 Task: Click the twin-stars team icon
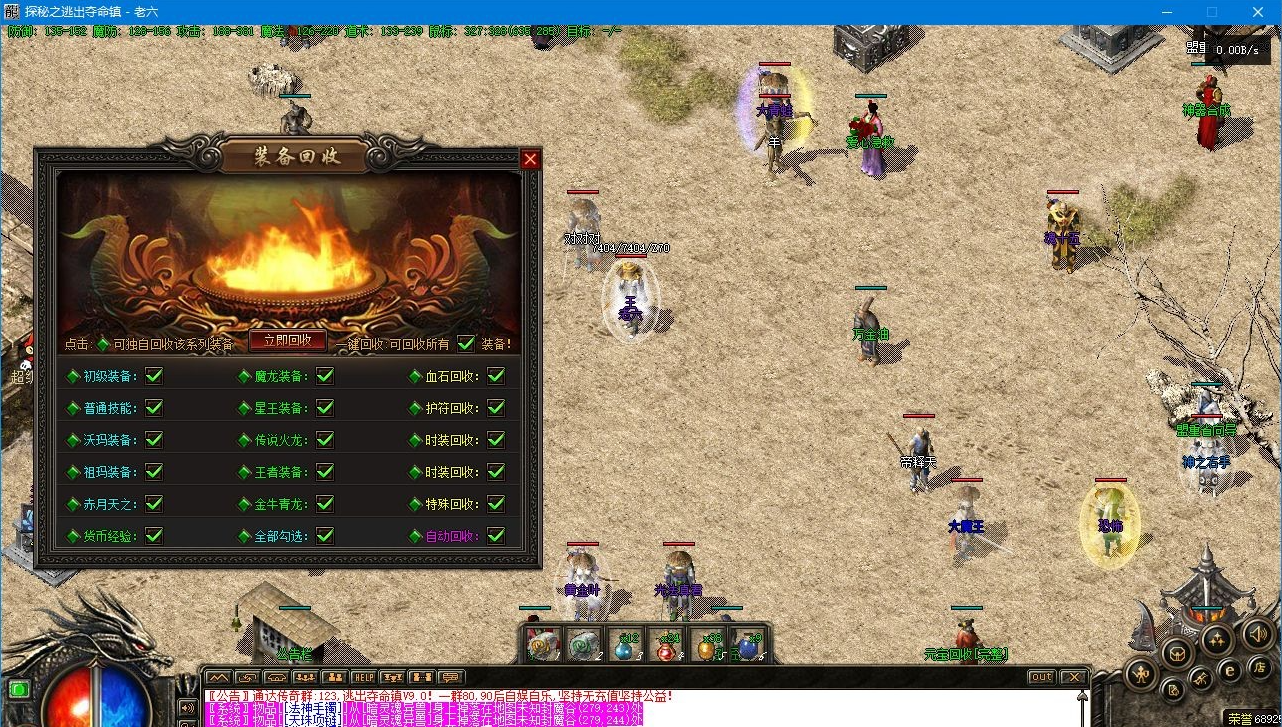click(1215, 638)
